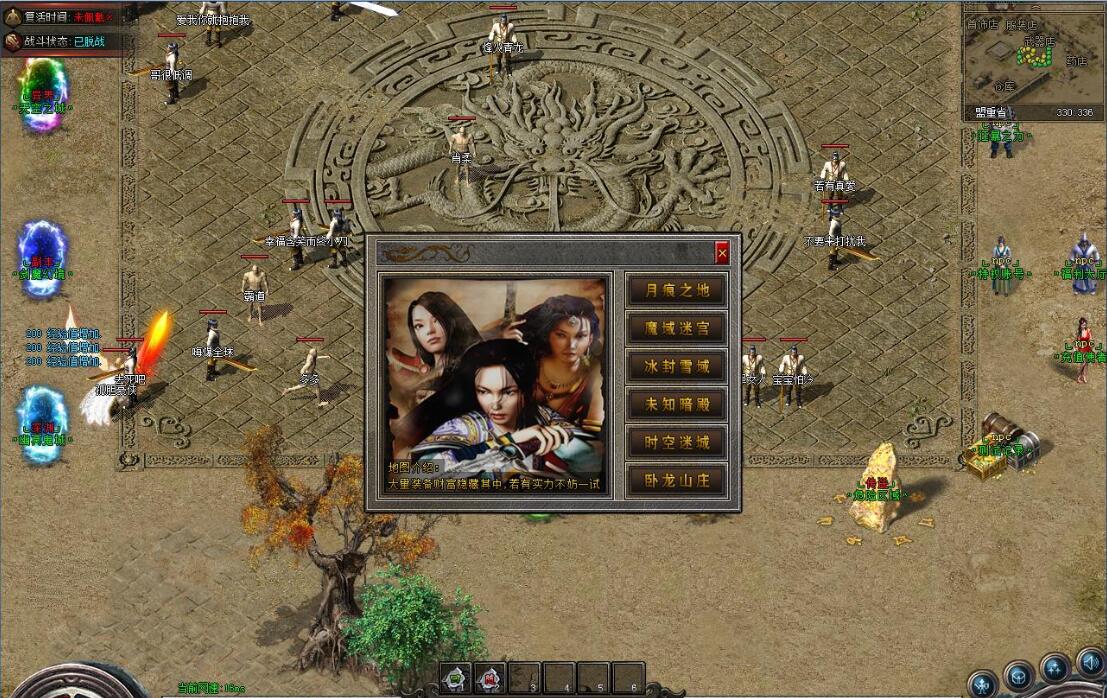Close the map teleport dialog
Image resolution: width=1107 pixels, height=698 pixels.
tap(722, 254)
